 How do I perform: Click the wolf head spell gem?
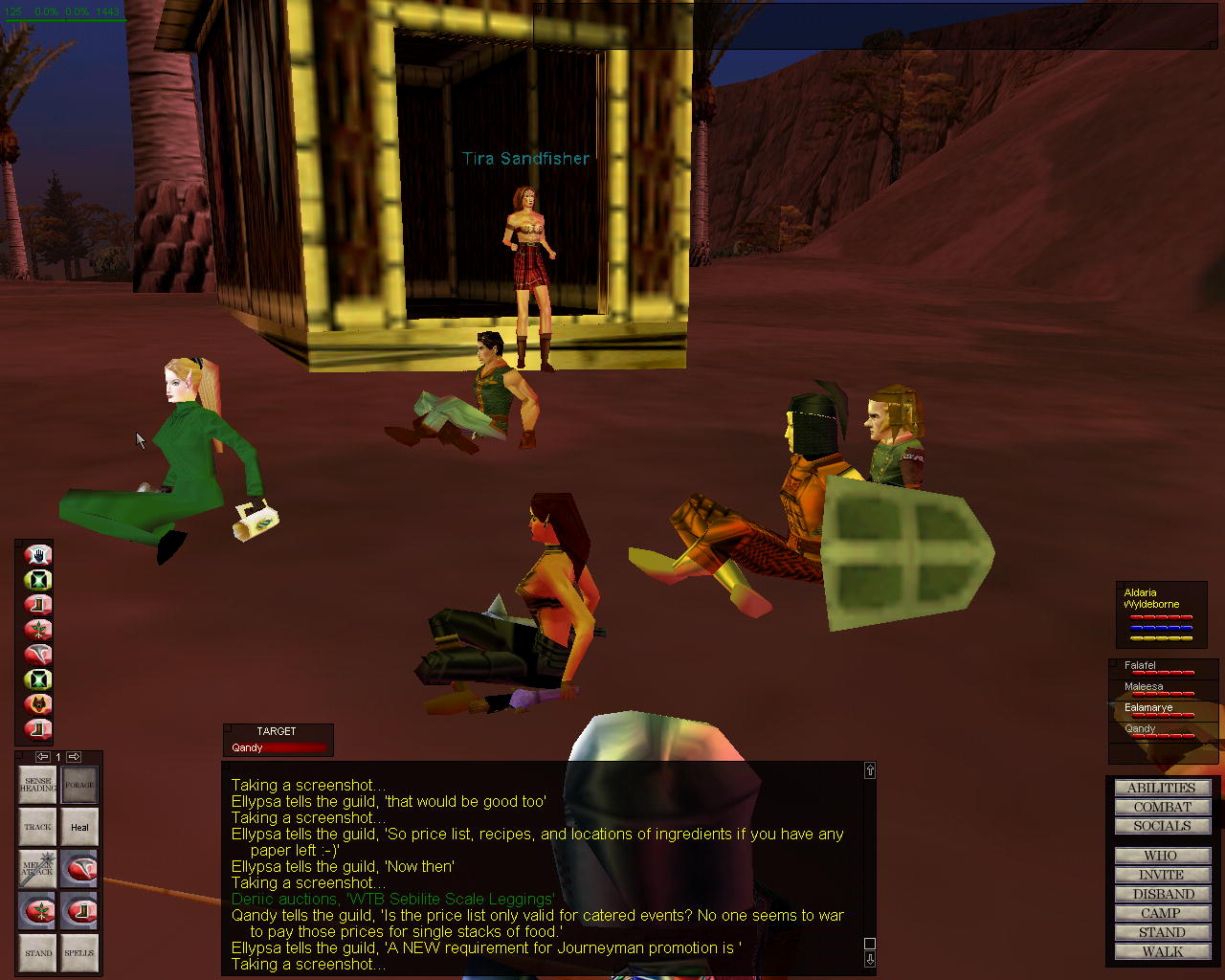click(x=38, y=704)
